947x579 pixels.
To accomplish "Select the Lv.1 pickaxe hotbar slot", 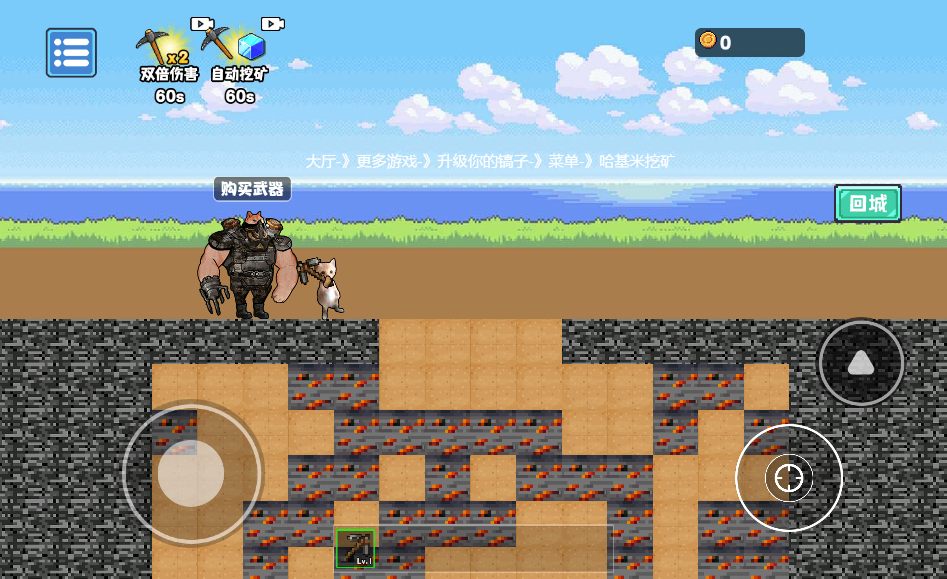I will coord(355,549).
